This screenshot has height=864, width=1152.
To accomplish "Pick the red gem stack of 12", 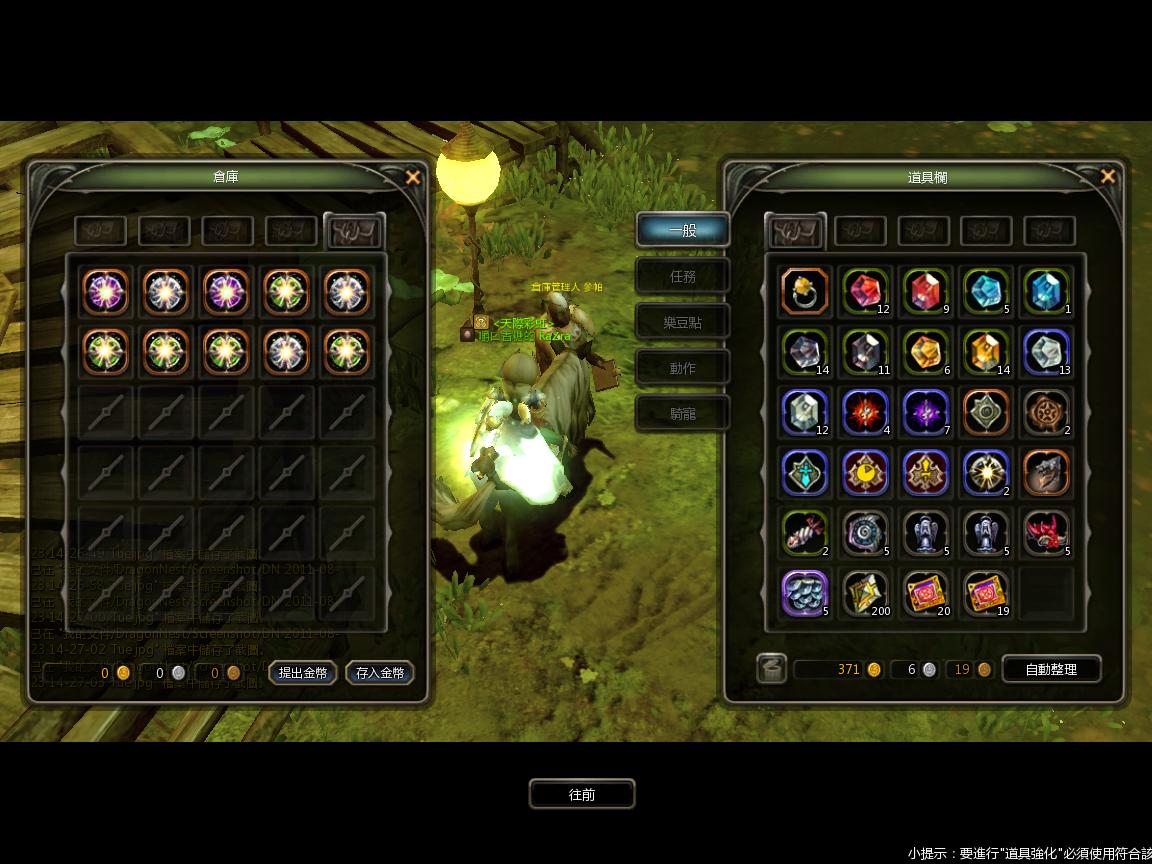I will click(865, 292).
